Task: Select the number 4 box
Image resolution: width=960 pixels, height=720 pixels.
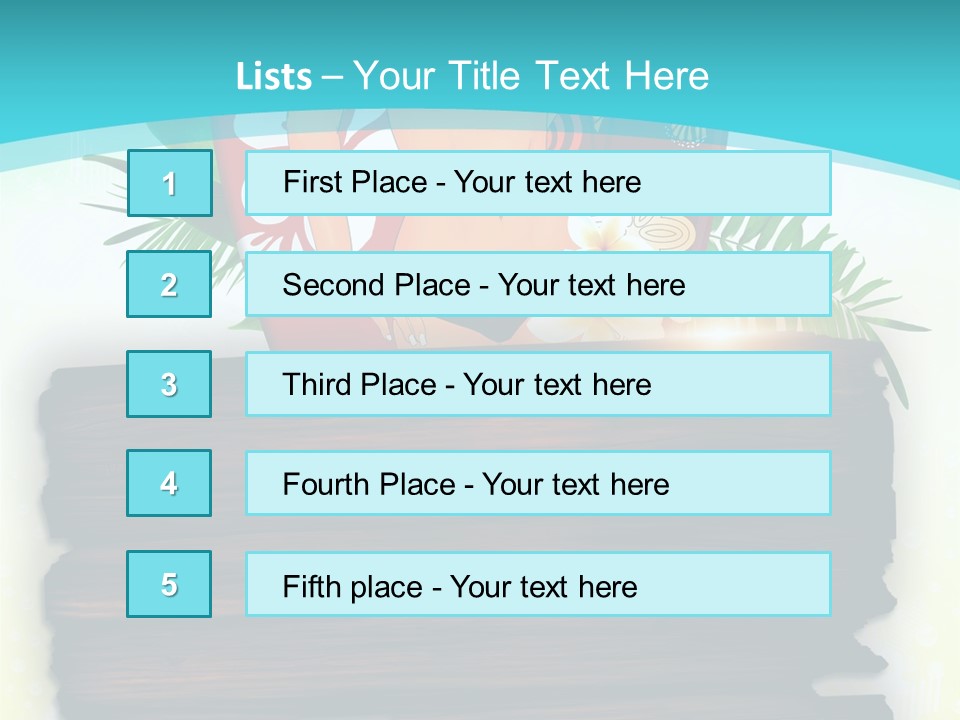Action: [169, 483]
